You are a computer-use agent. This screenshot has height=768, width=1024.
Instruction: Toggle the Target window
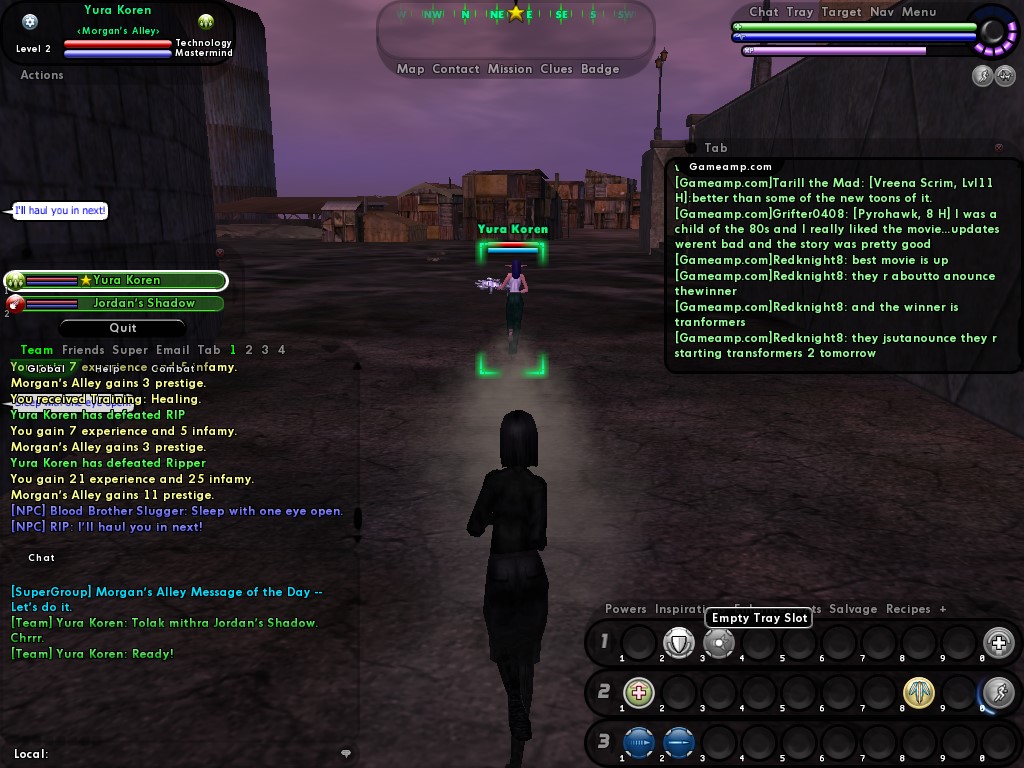pos(841,12)
